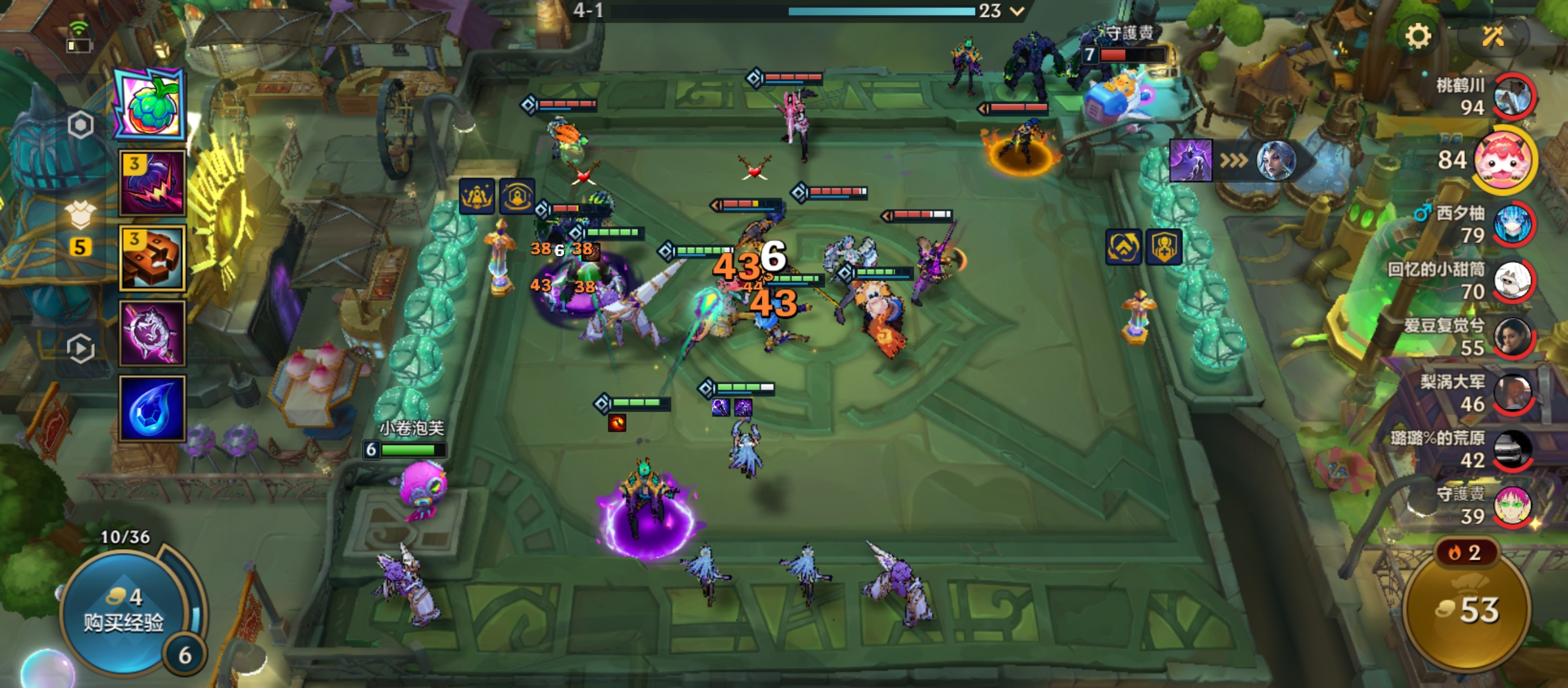View player 桃鹤川's board
Screen dimensions: 1568x688
(1512, 97)
